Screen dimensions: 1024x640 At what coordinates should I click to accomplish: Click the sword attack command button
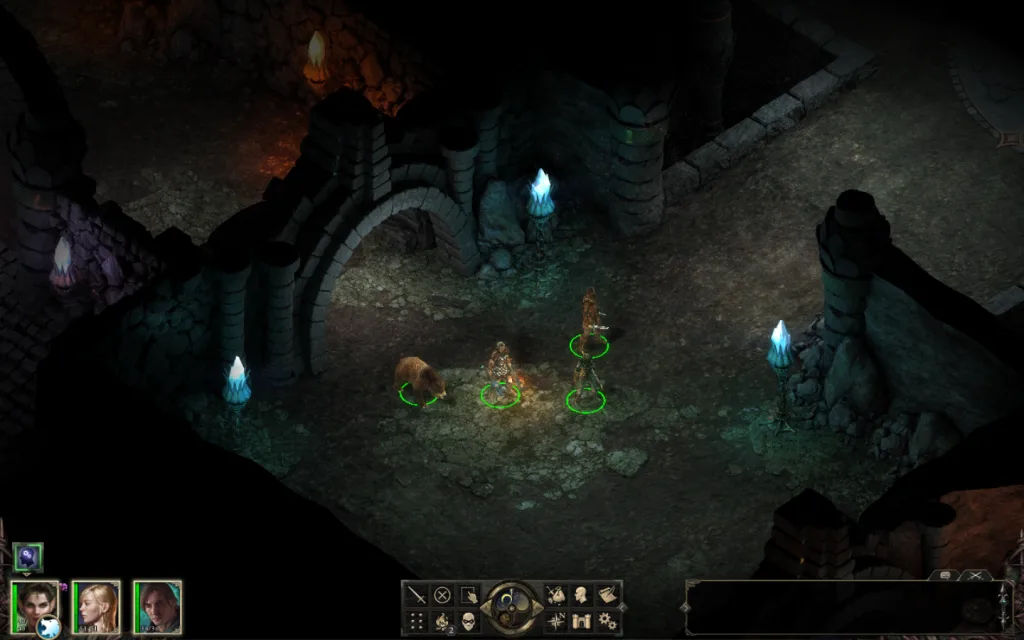pyautogui.click(x=417, y=596)
